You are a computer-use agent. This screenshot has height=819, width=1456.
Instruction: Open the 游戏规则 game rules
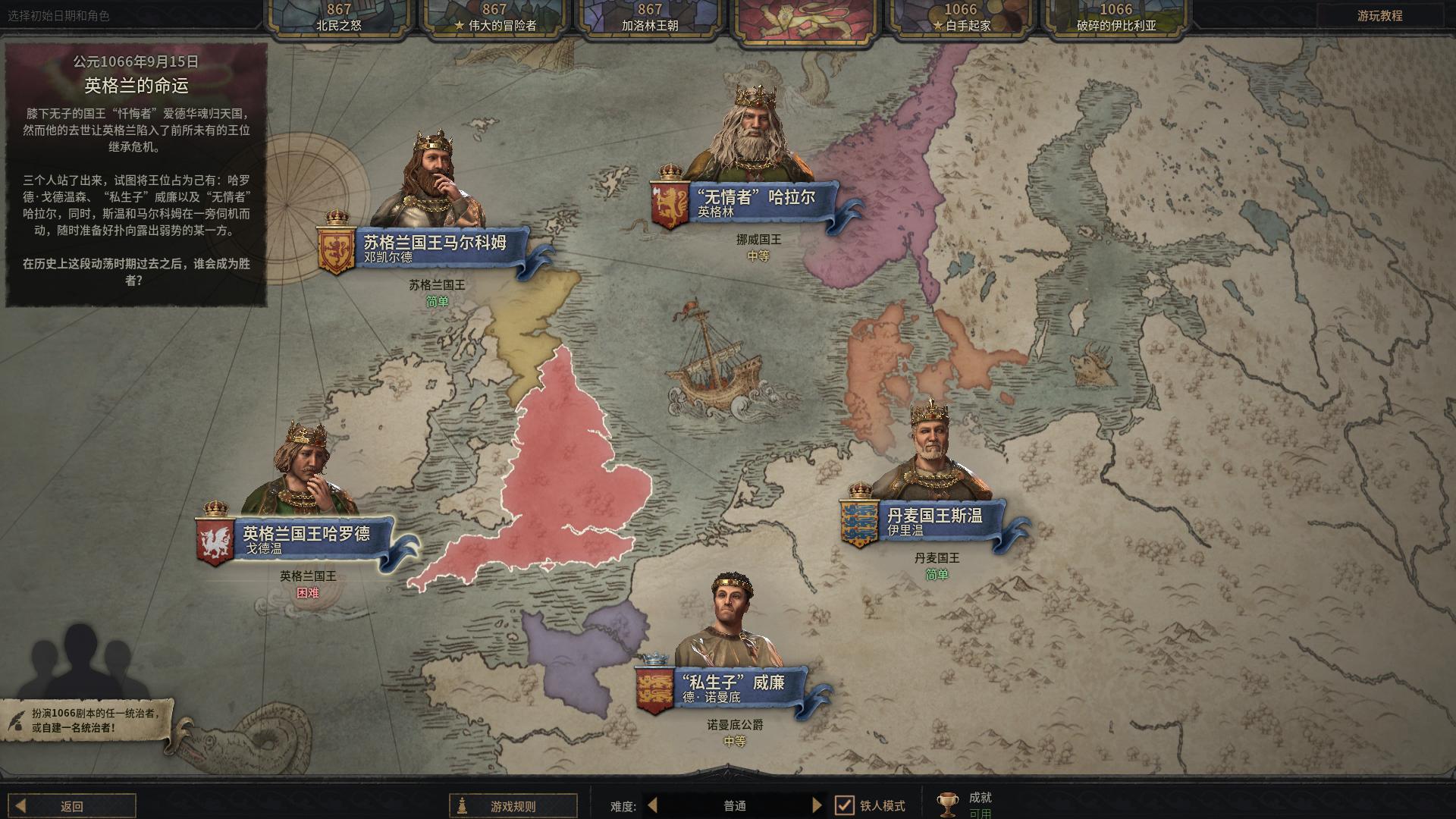point(513,806)
